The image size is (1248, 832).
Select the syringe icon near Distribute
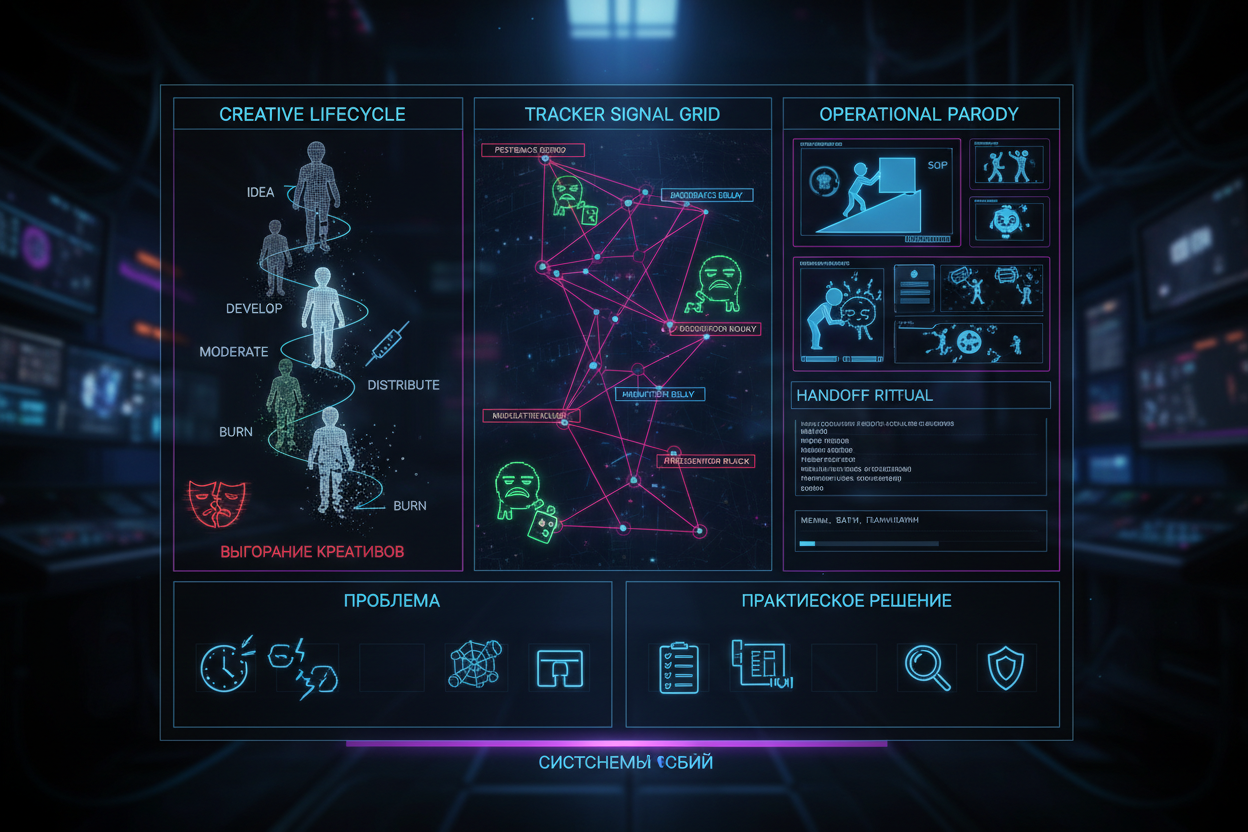click(387, 343)
